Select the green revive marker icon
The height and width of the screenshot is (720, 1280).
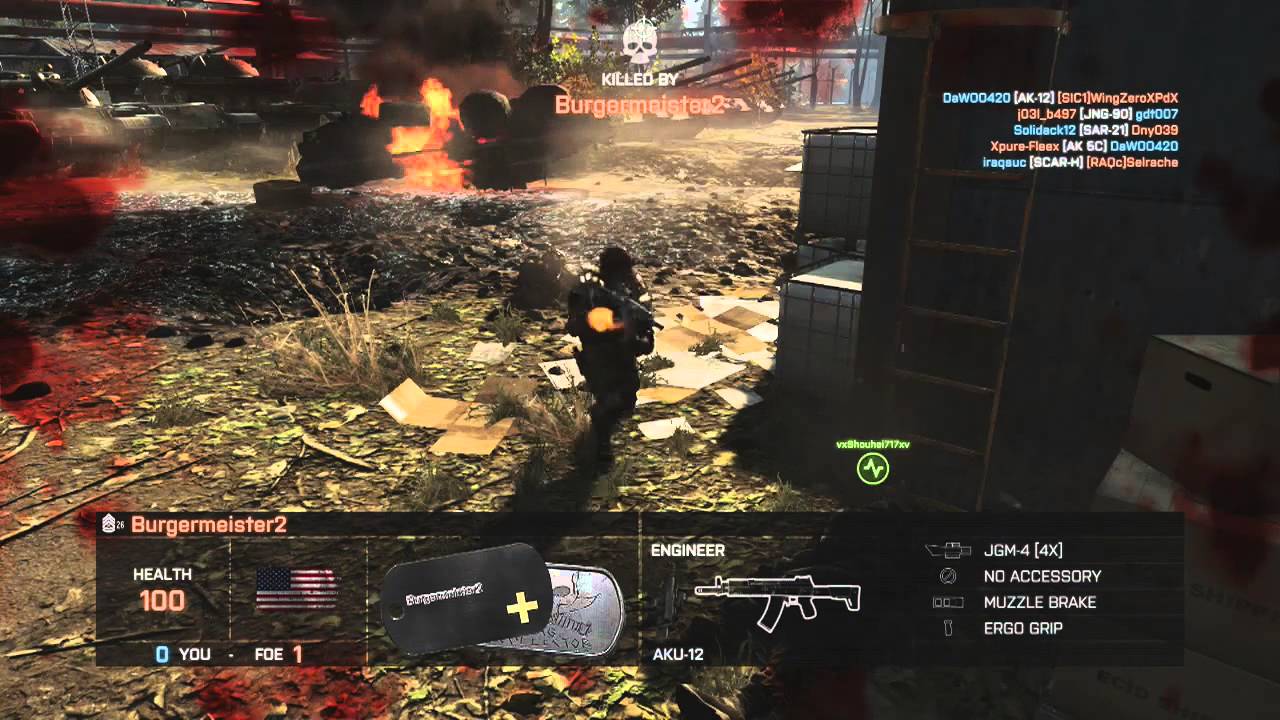coord(873,468)
